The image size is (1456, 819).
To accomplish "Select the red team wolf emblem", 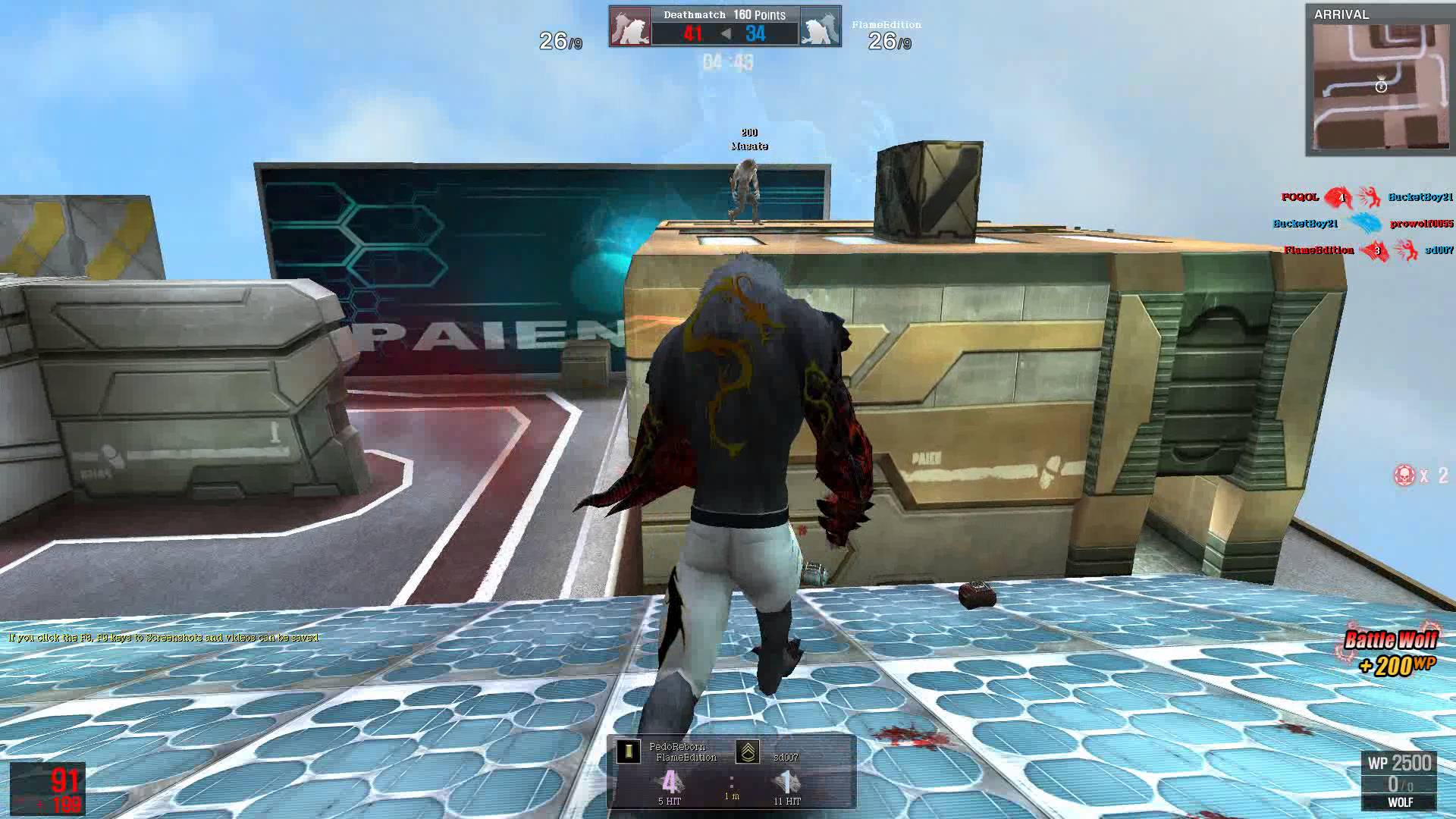I will point(630,27).
